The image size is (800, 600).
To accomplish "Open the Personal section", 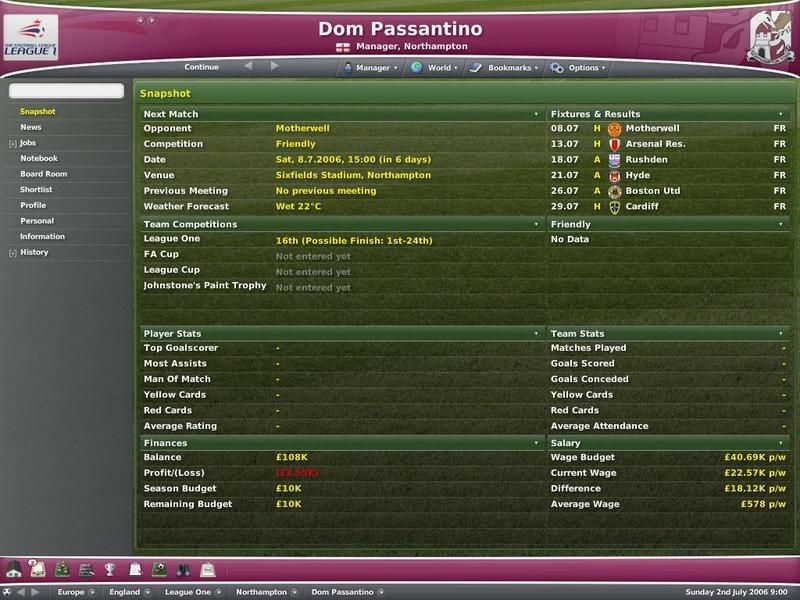I will 37,221.
